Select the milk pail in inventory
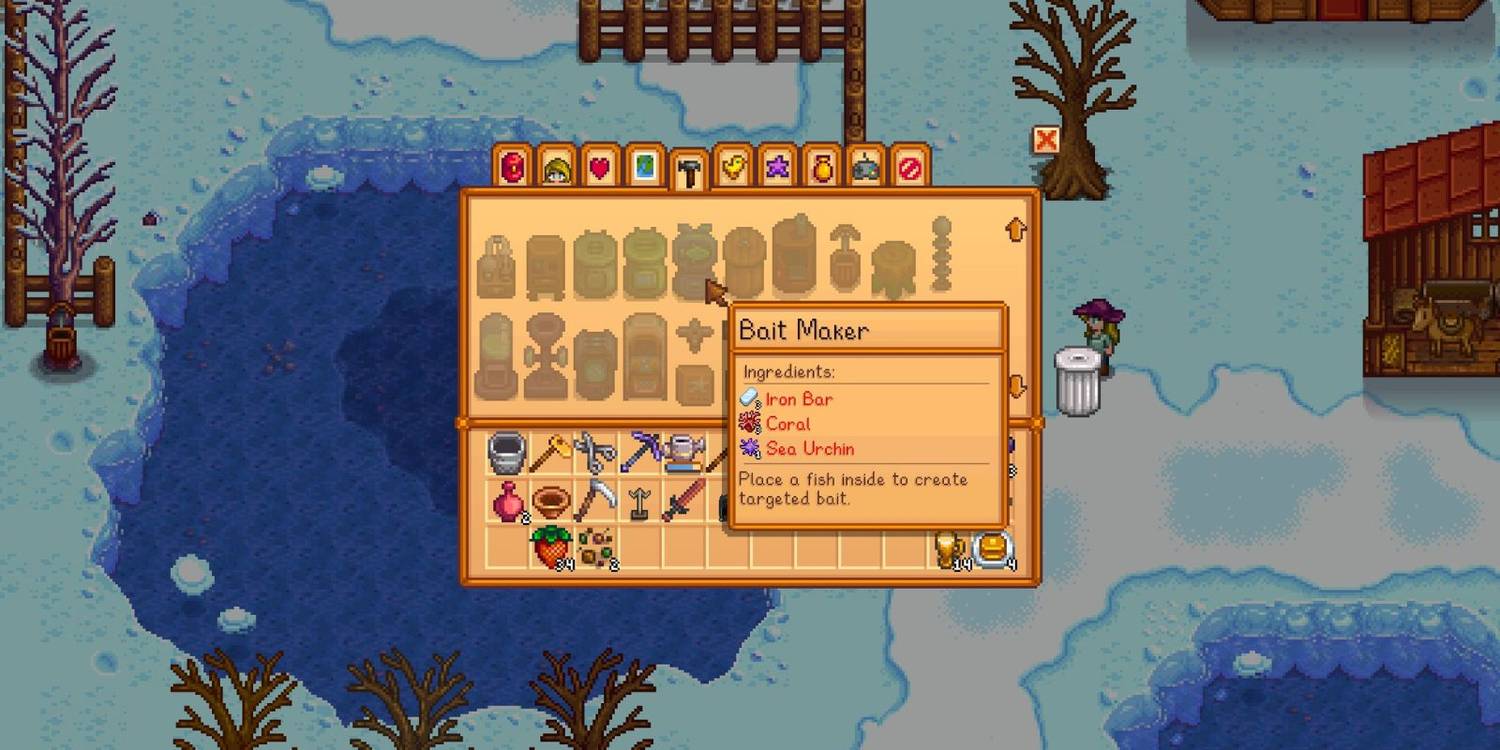Viewport: 1500px width, 750px height. pos(507,453)
